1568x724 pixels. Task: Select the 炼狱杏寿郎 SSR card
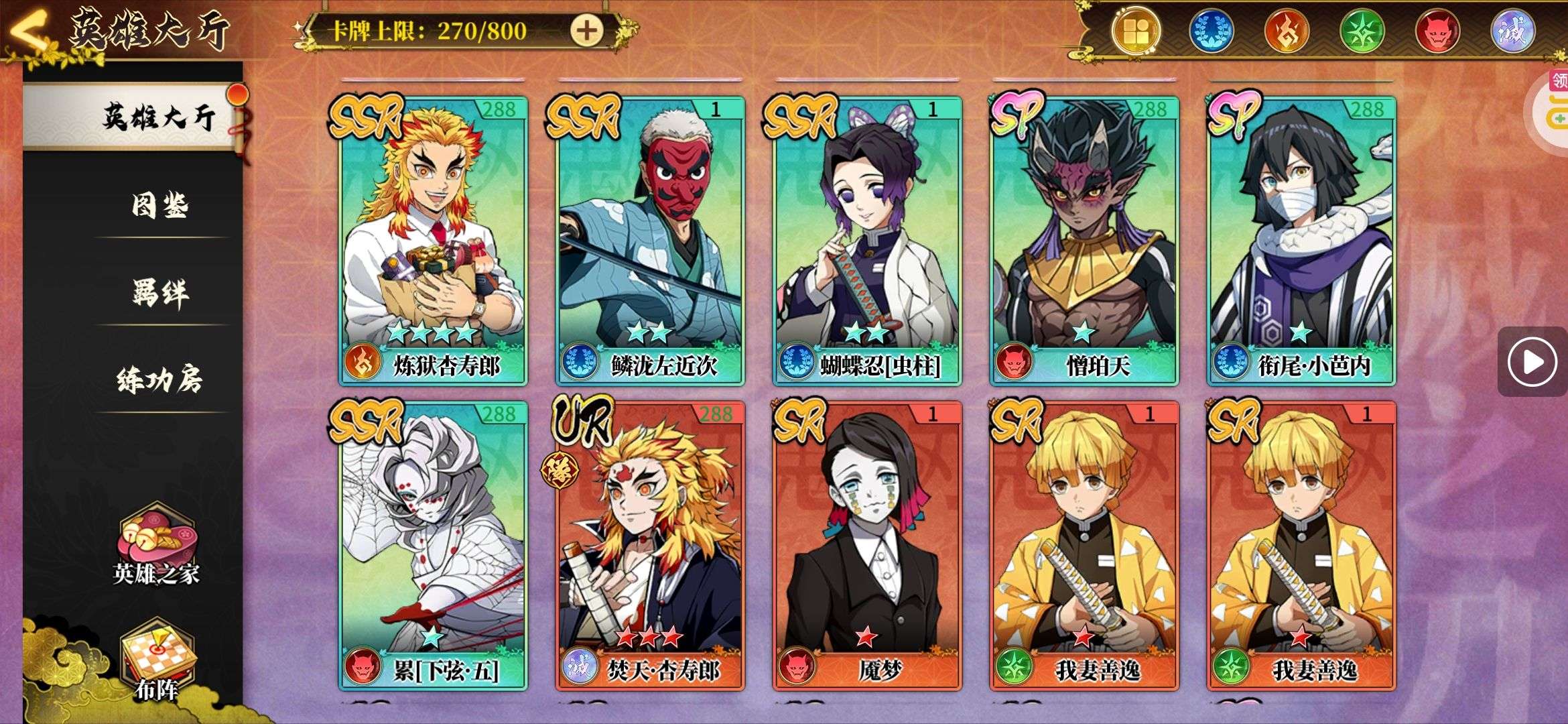click(433, 241)
